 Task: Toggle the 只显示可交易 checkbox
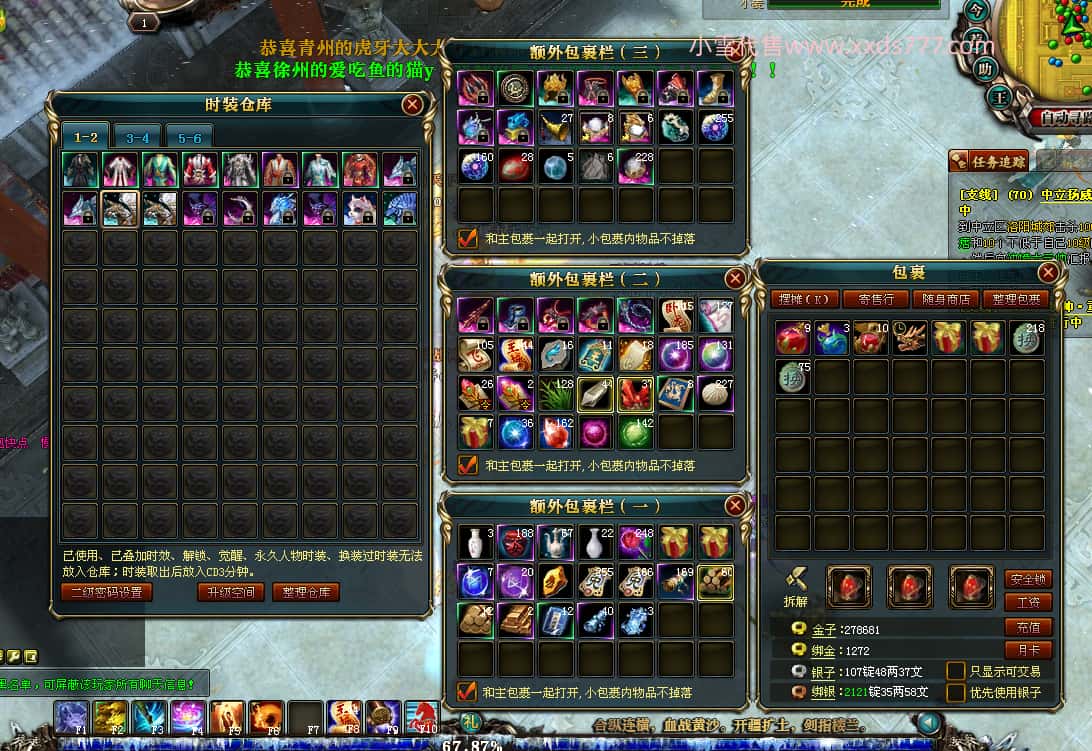click(956, 671)
